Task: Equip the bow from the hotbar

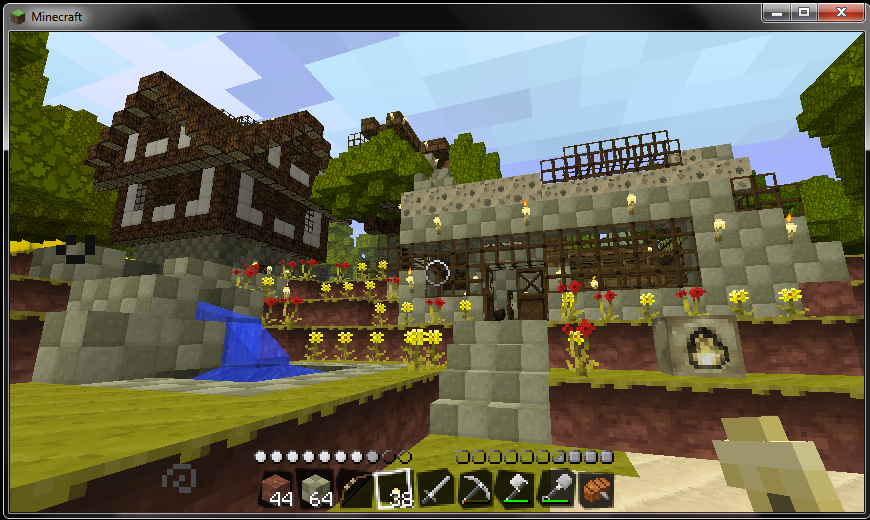Action: pos(355,490)
